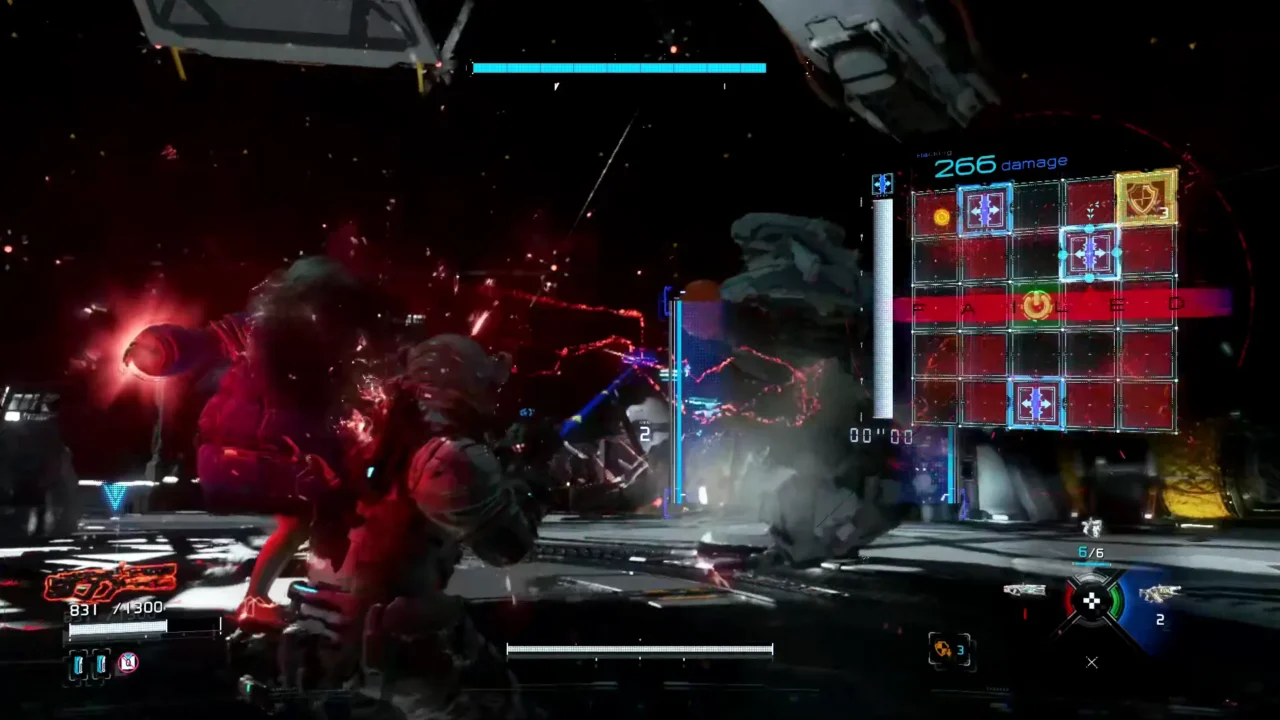Screen dimensions: 1280x720
Task: Click the crossed-out circle status icon
Action: pos(128,662)
